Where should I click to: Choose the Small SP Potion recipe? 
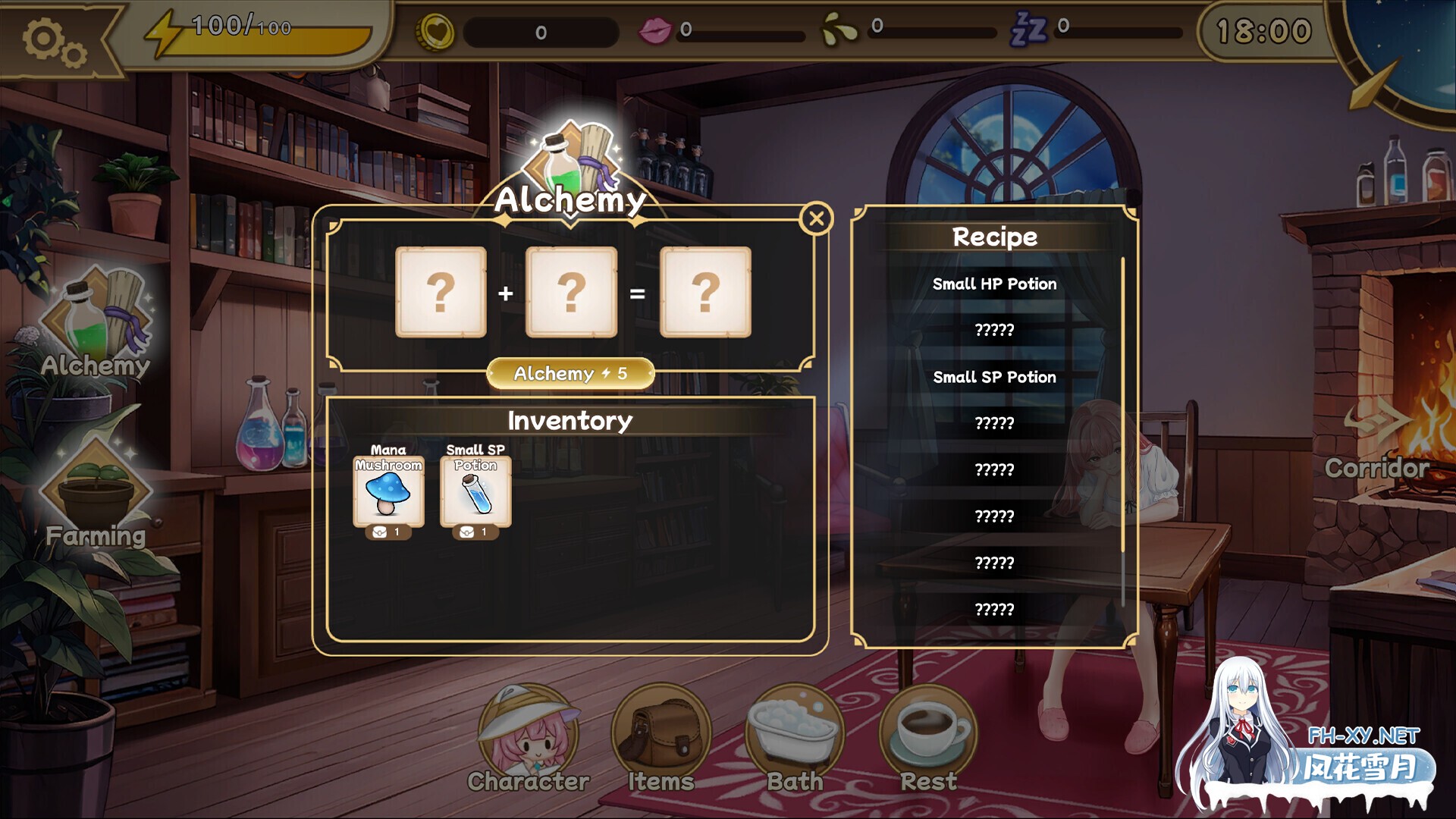[x=994, y=377]
